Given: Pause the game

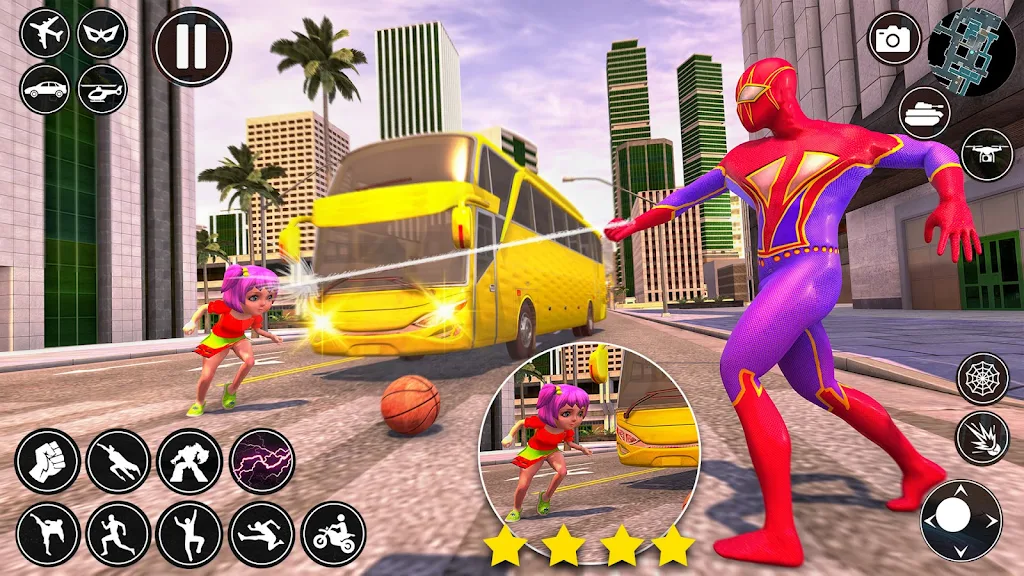Looking at the screenshot, I should (192, 47).
